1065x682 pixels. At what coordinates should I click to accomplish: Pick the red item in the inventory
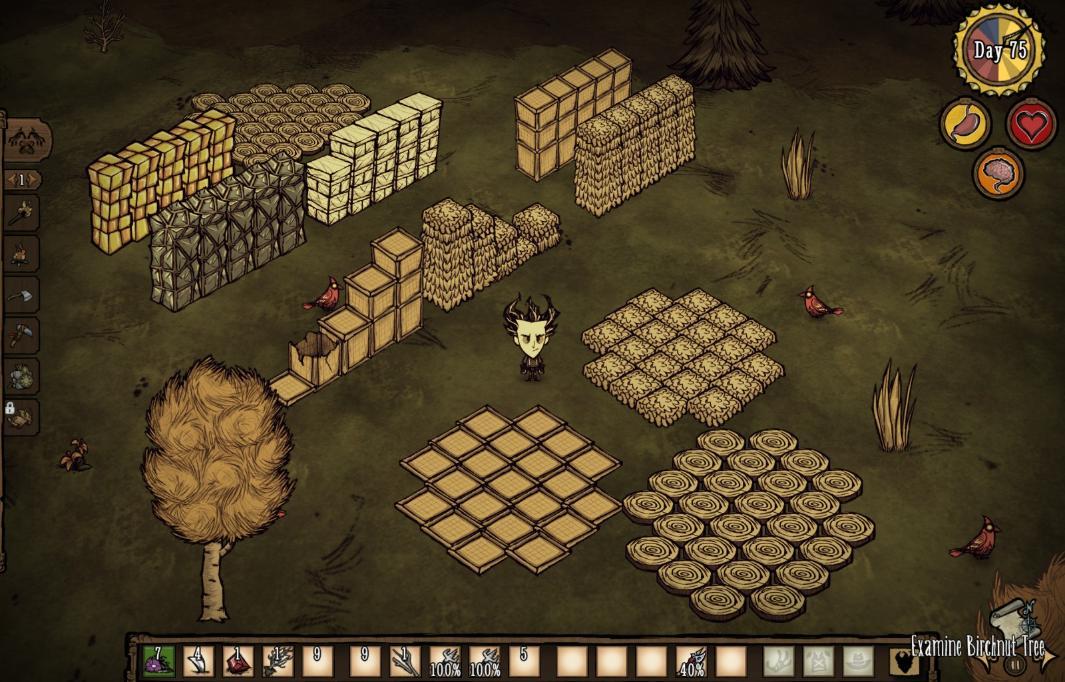237,661
